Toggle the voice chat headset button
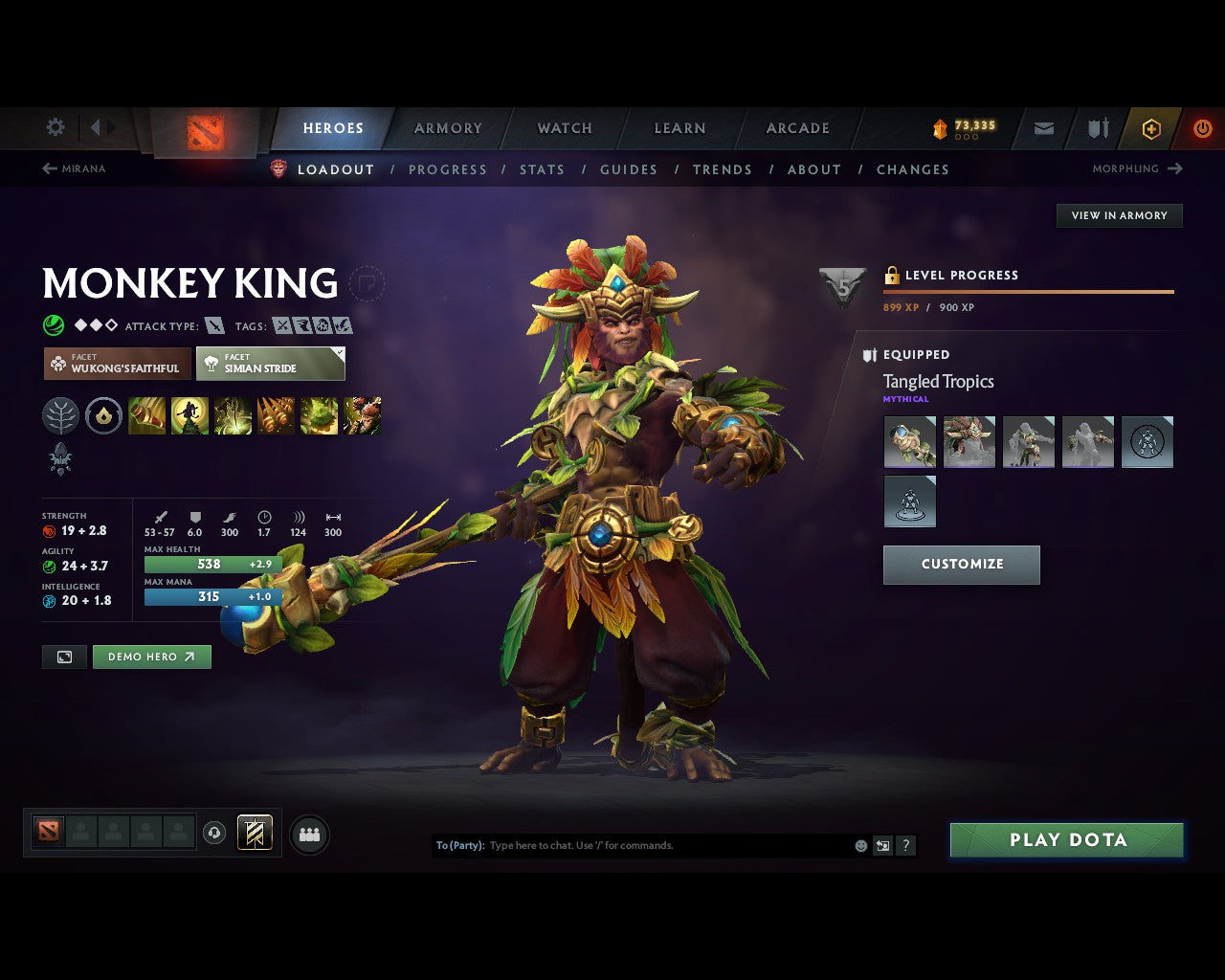The image size is (1225, 980). (214, 834)
